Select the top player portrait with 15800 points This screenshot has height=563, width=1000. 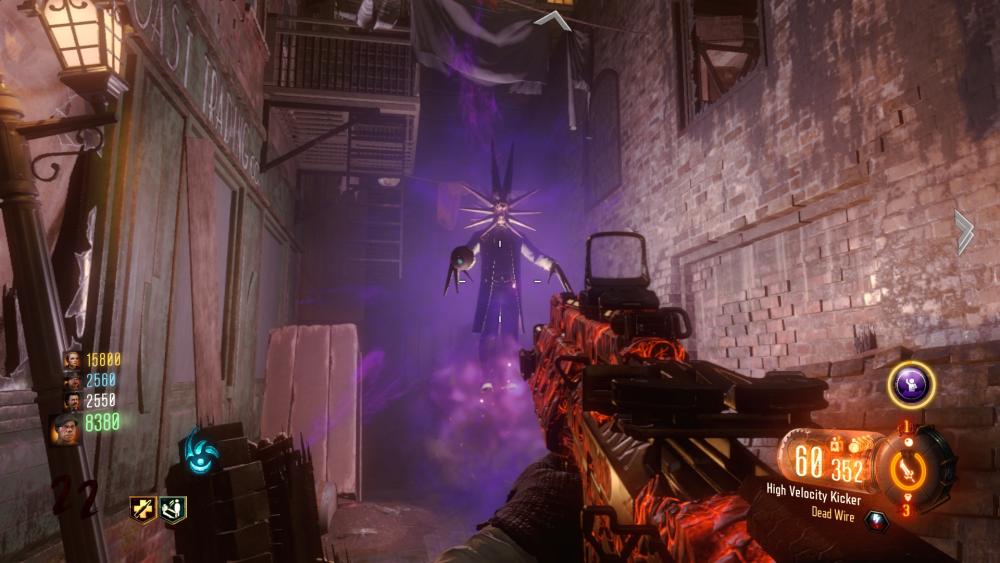72,359
